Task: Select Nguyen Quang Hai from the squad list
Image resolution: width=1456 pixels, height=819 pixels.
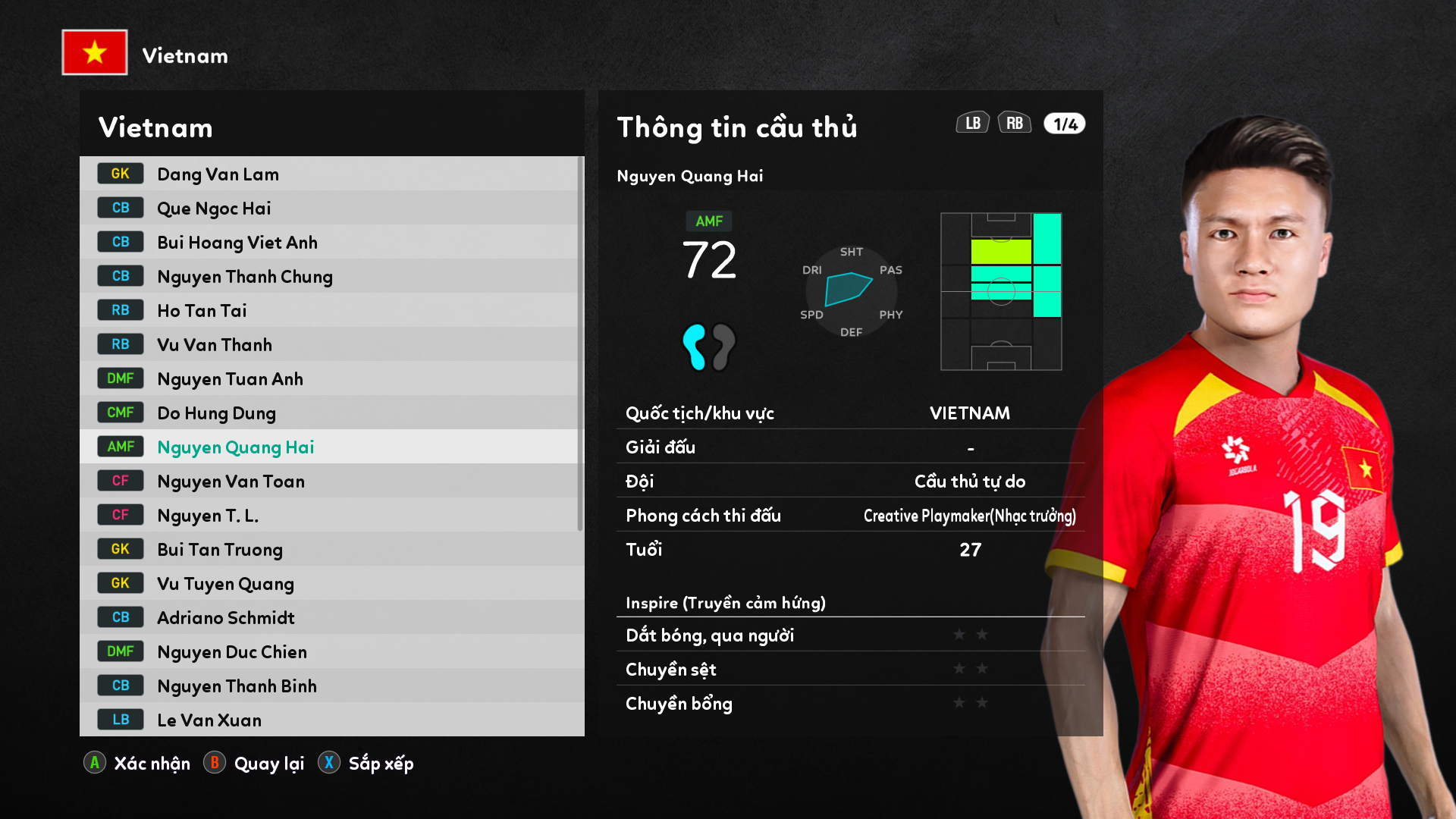Action: (235, 447)
